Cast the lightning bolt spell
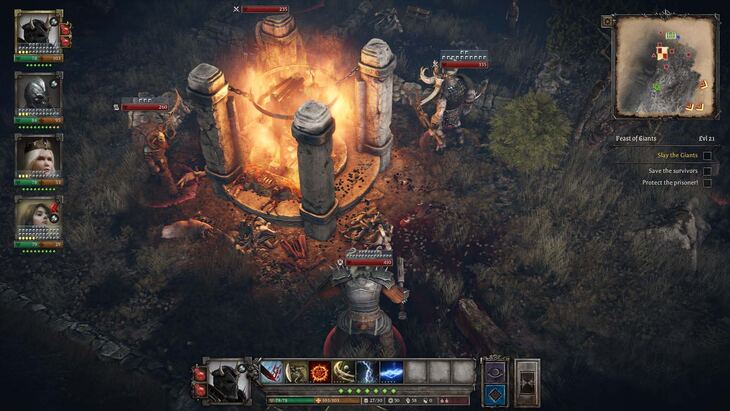 click(368, 372)
